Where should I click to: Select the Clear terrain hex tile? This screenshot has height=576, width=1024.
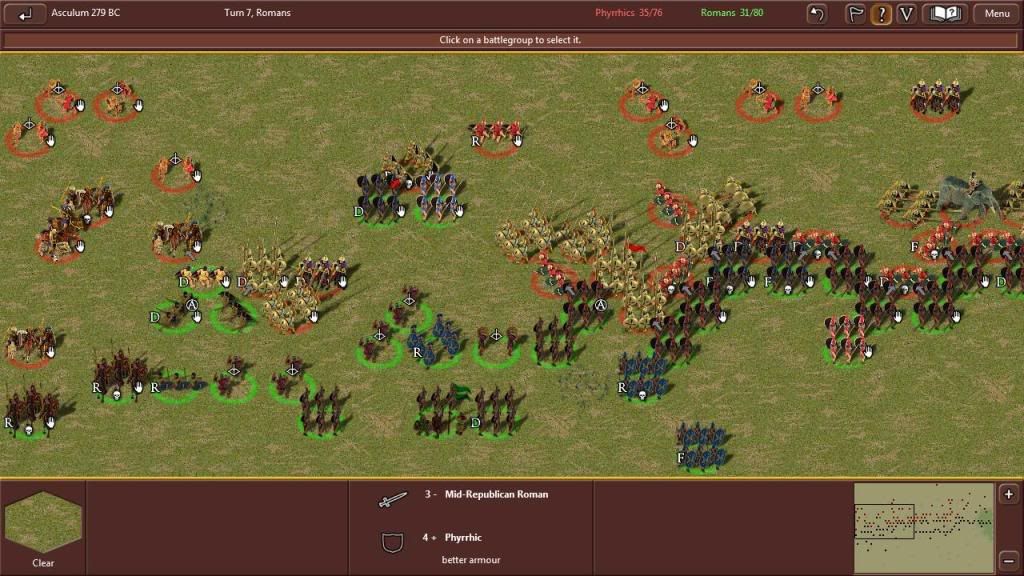click(x=43, y=522)
